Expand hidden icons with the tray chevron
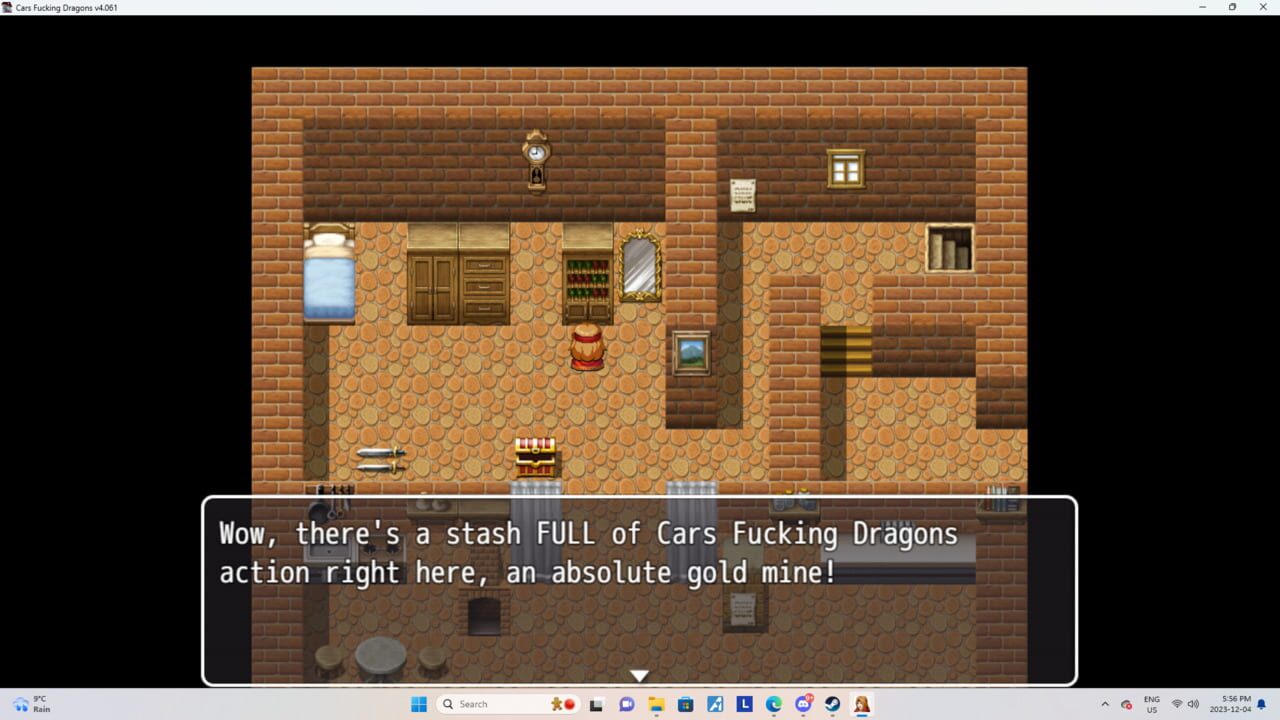 tap(1106, 703)
